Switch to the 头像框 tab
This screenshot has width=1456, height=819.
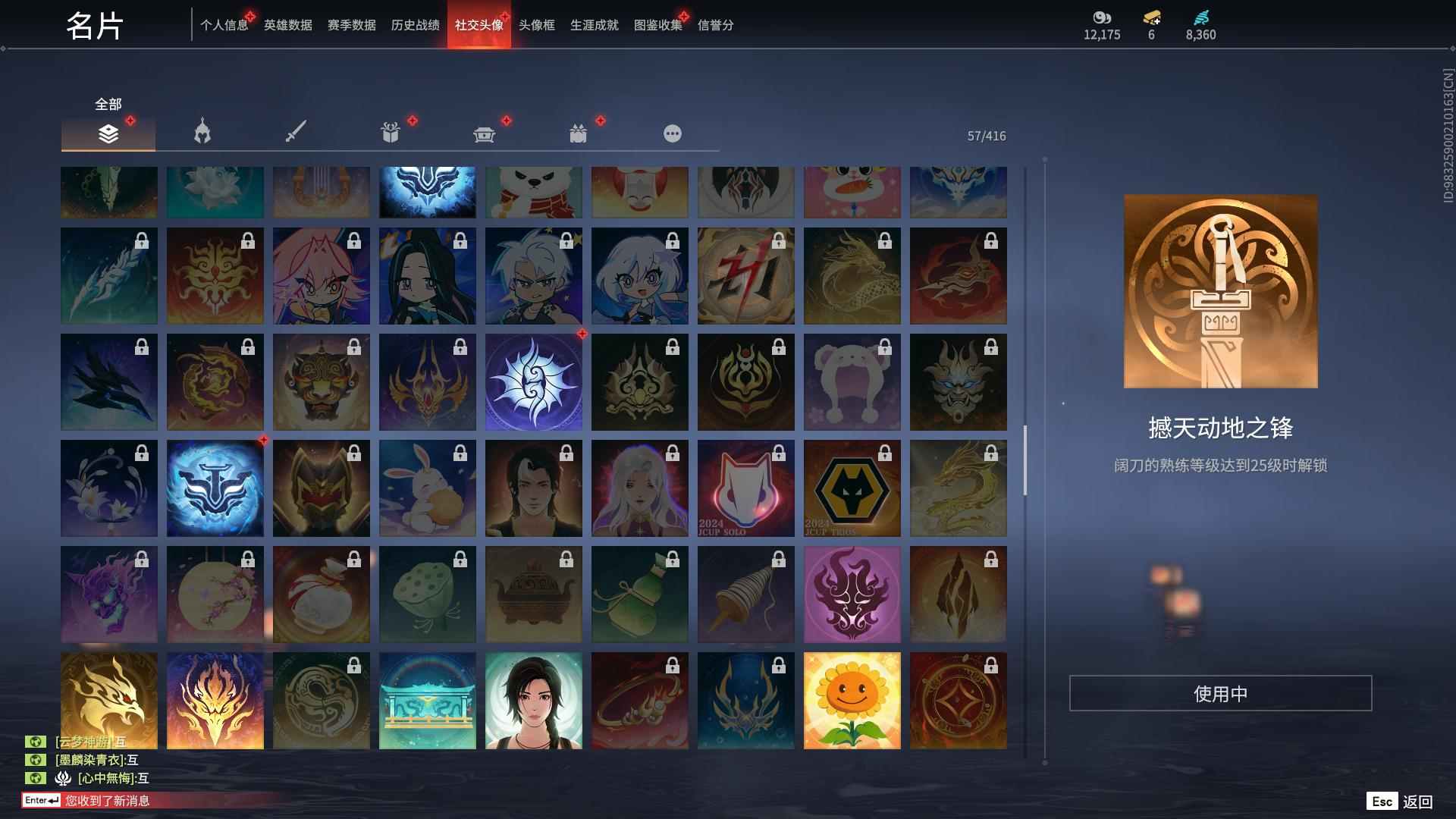pos(536,25)
